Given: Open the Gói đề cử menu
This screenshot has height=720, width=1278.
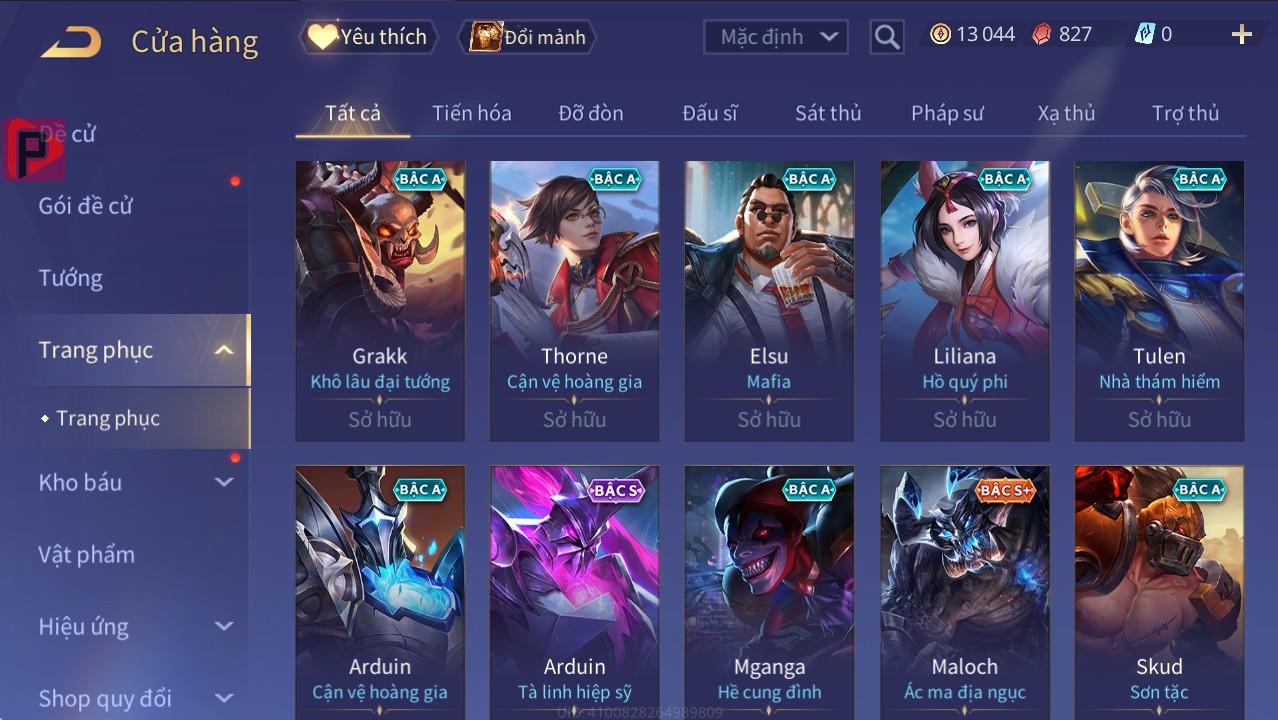Looking at the screenshot, I should click(x=86, y=206).
